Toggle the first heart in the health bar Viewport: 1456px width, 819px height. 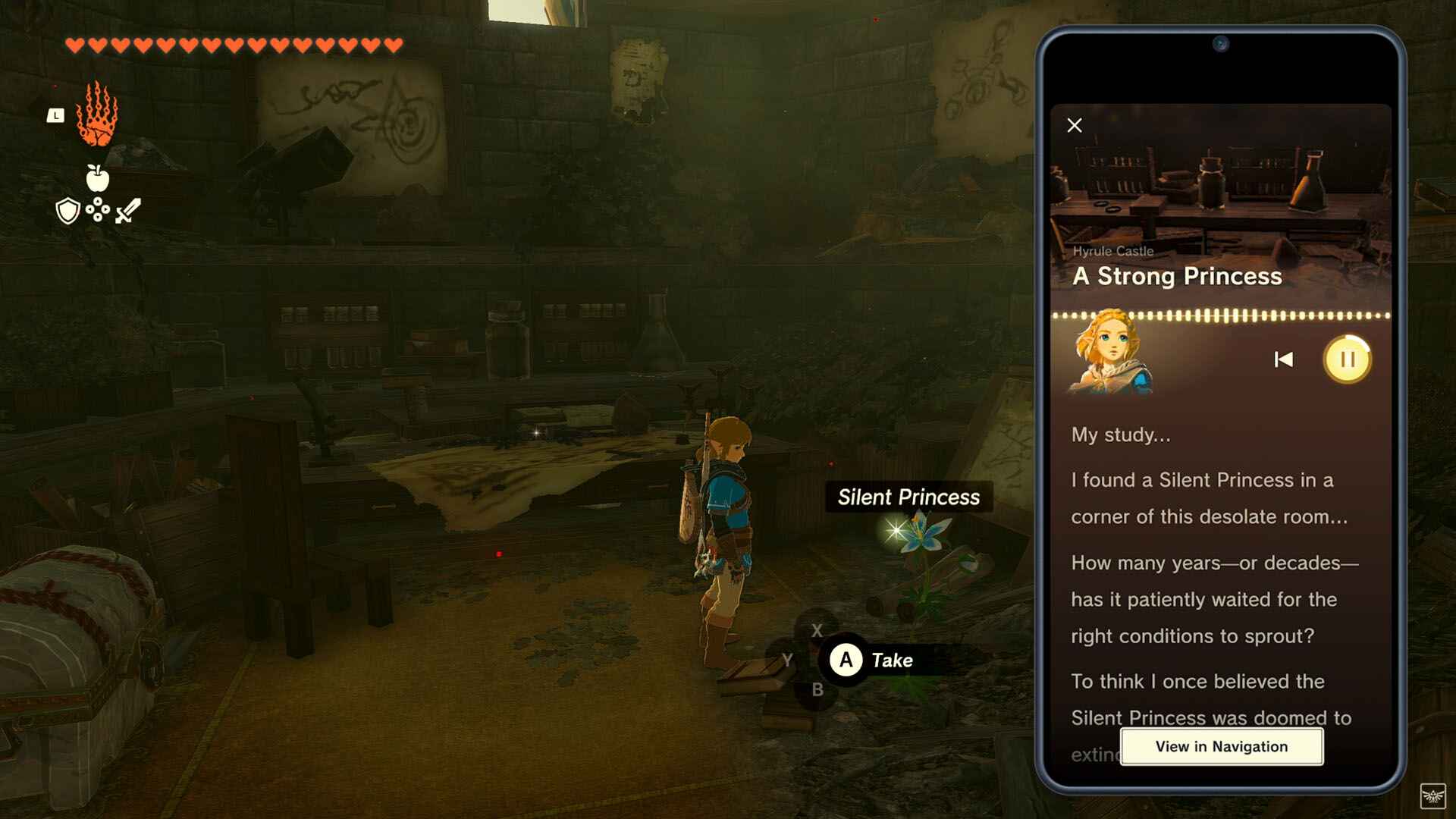pos(74,44)
